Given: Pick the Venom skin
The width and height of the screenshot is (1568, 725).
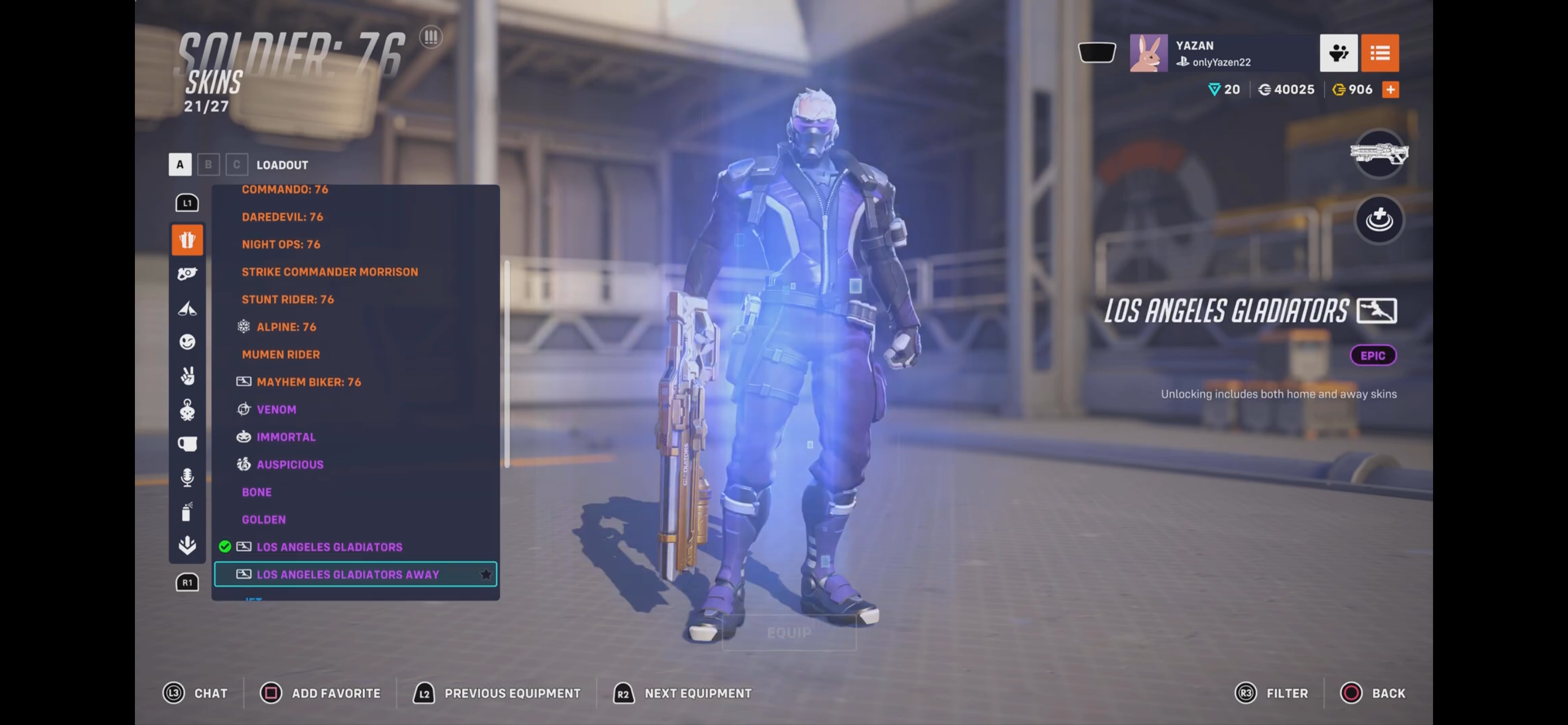Looking at the screenshot, I should (x=277, y=409).
